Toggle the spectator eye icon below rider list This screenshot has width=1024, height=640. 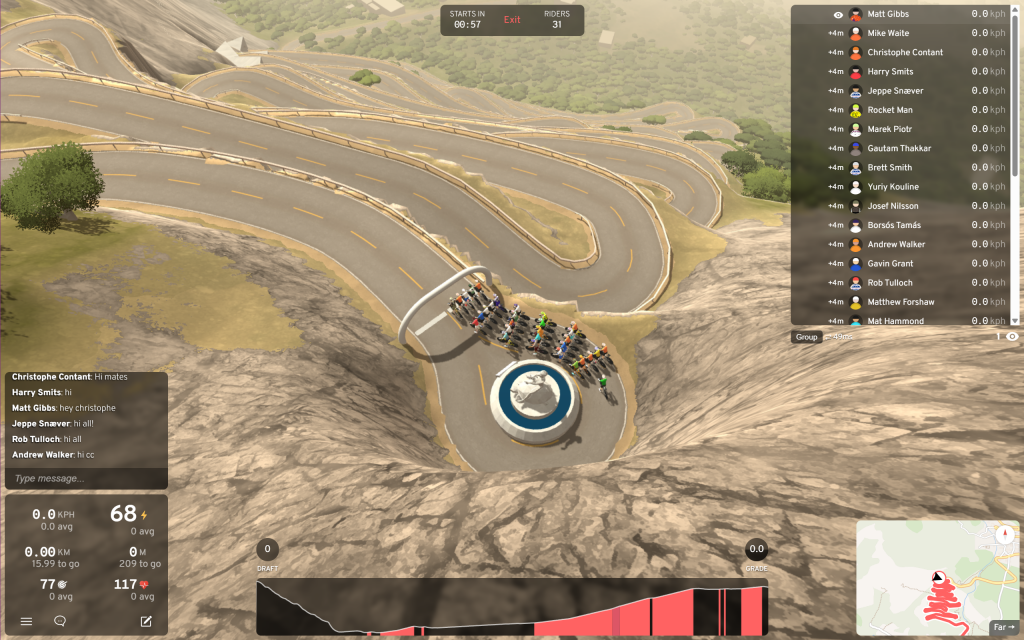[1012, 337]
